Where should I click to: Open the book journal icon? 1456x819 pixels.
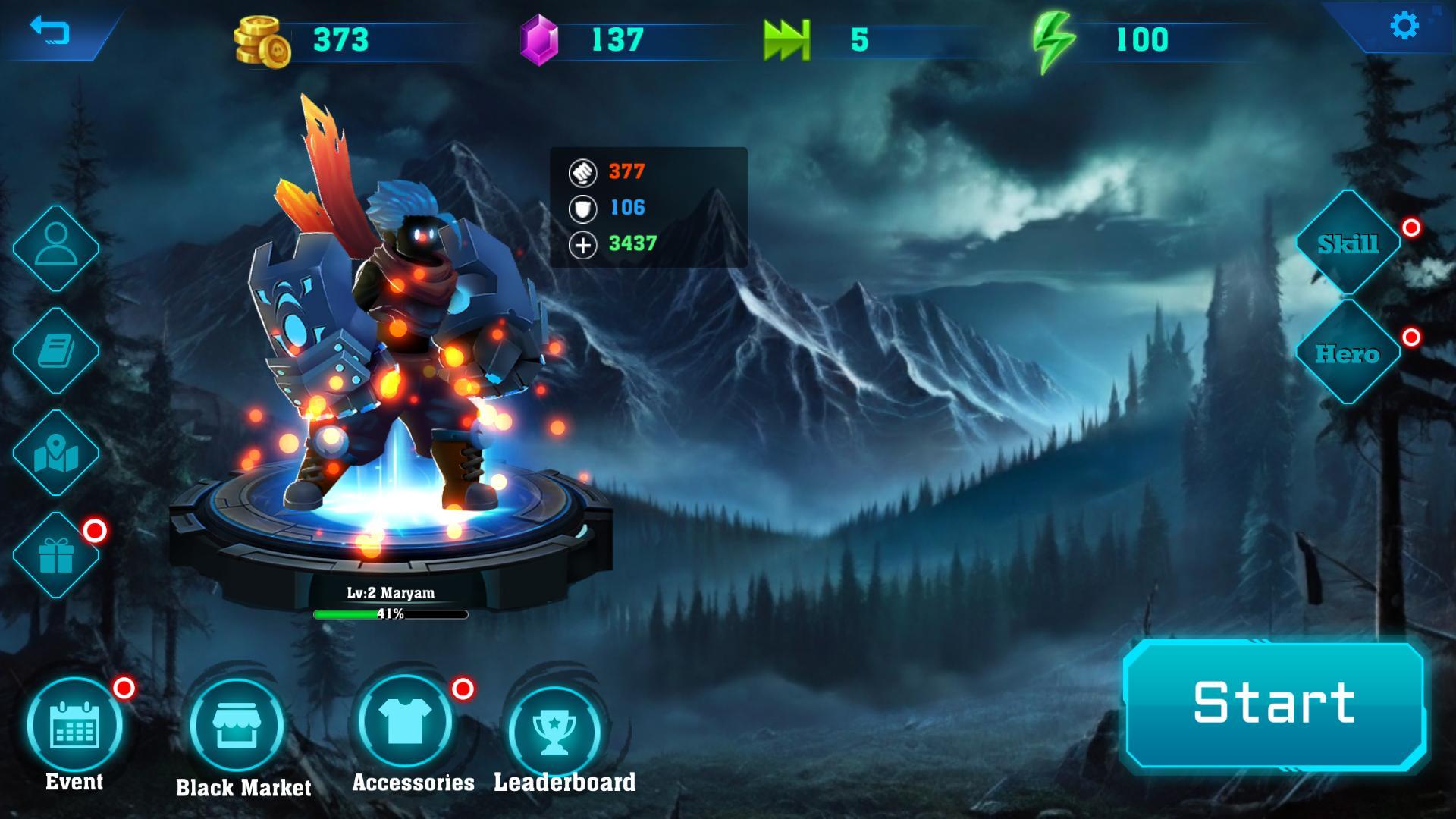click(x=56, y=350)
